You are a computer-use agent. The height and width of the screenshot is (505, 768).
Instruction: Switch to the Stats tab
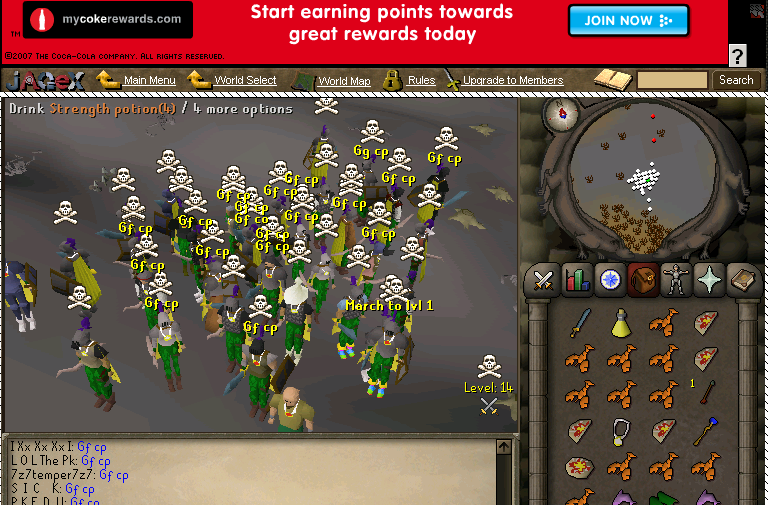coord(577,281)
